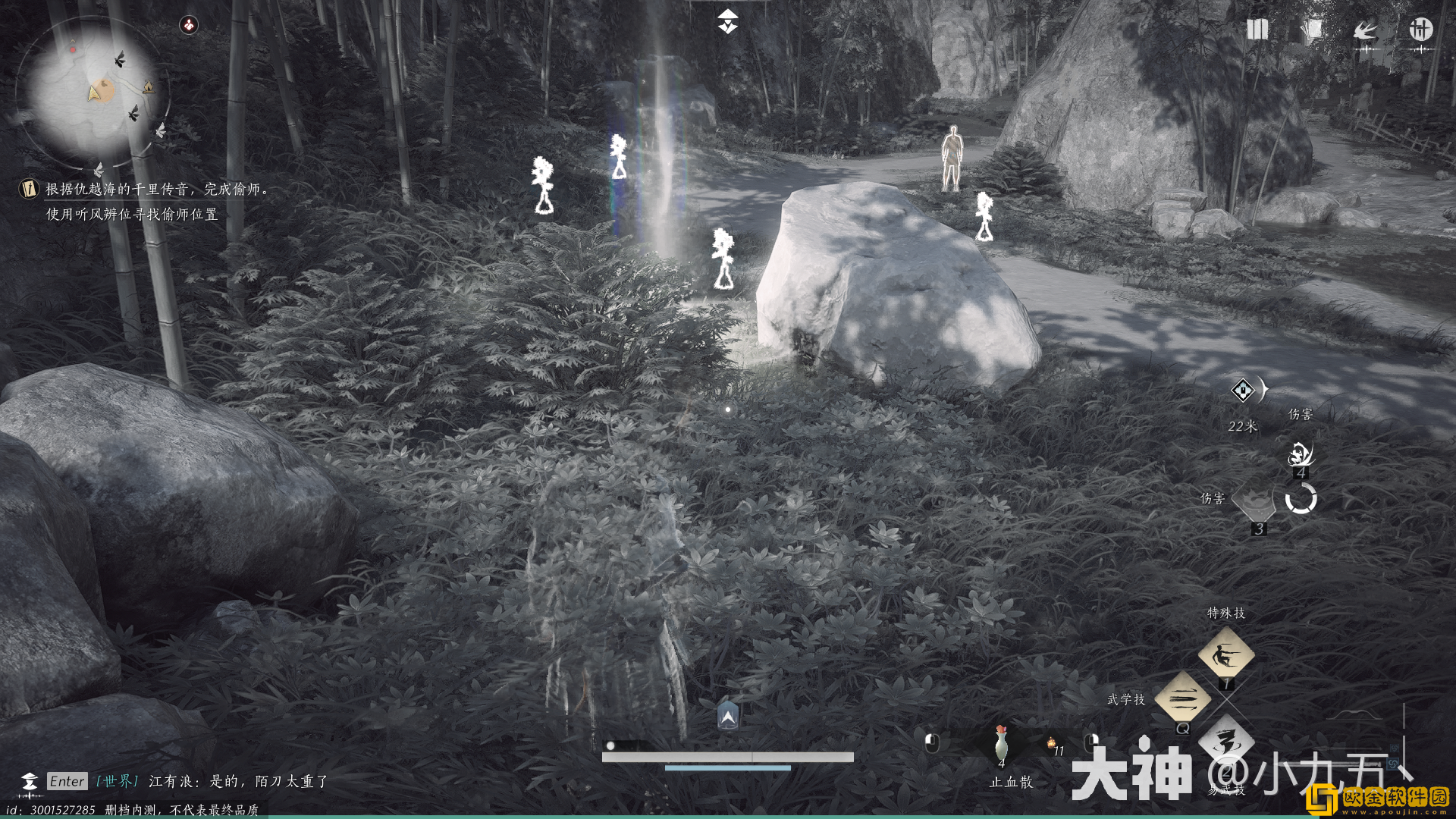Viewport: 1456px width, 819px height.
Task: Use the 止血散 healing potion
Action: coord(1001,743)
